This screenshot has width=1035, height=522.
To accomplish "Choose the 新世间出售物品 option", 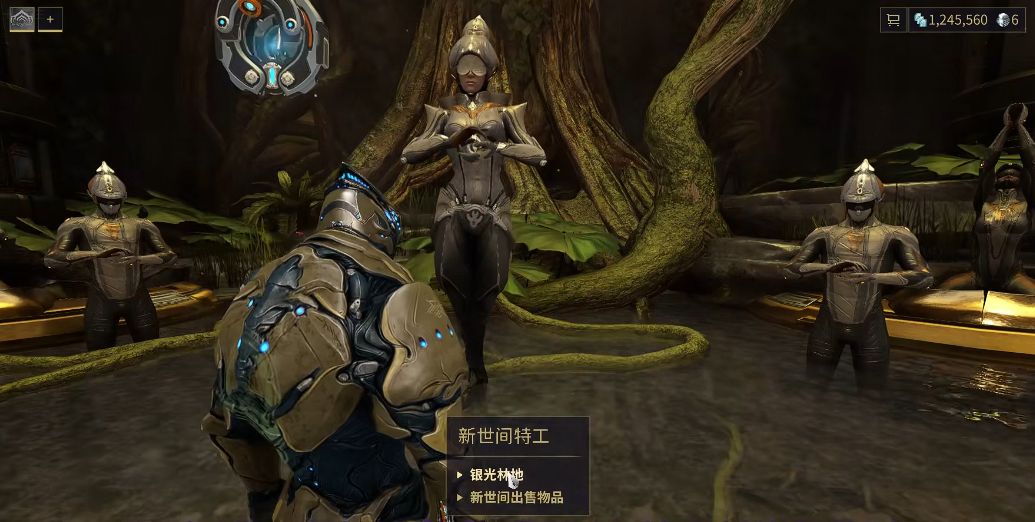I will 516,497.
